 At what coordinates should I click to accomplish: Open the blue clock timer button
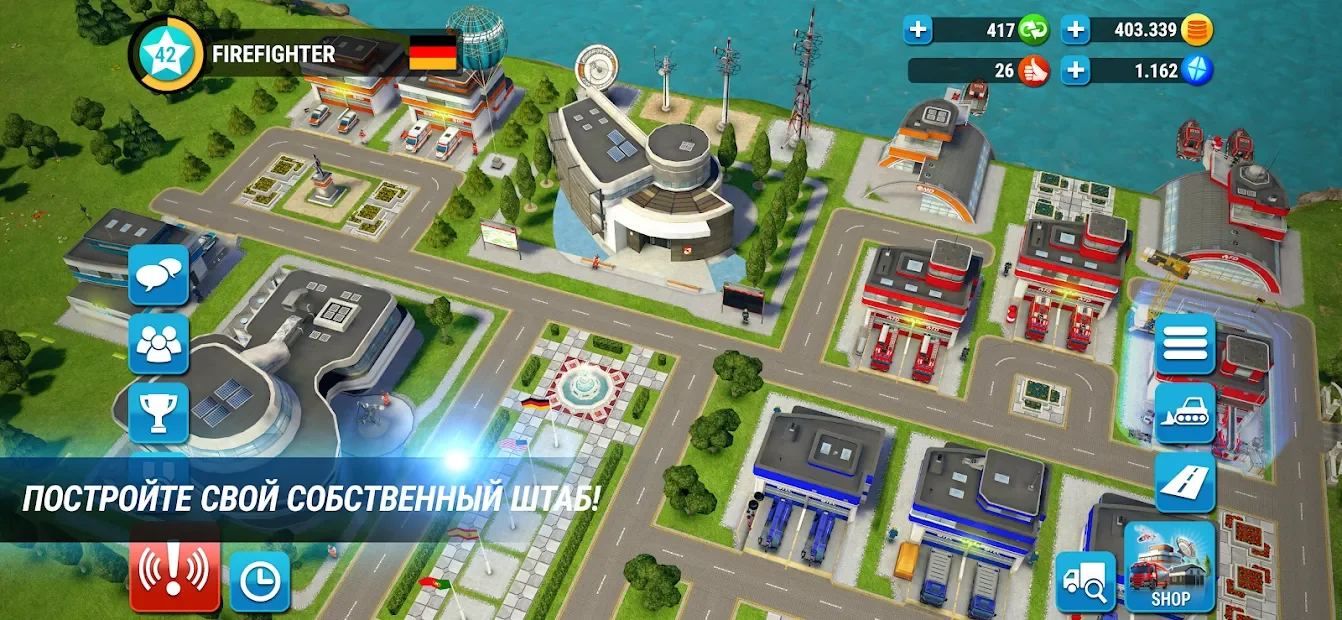point(260,580)
